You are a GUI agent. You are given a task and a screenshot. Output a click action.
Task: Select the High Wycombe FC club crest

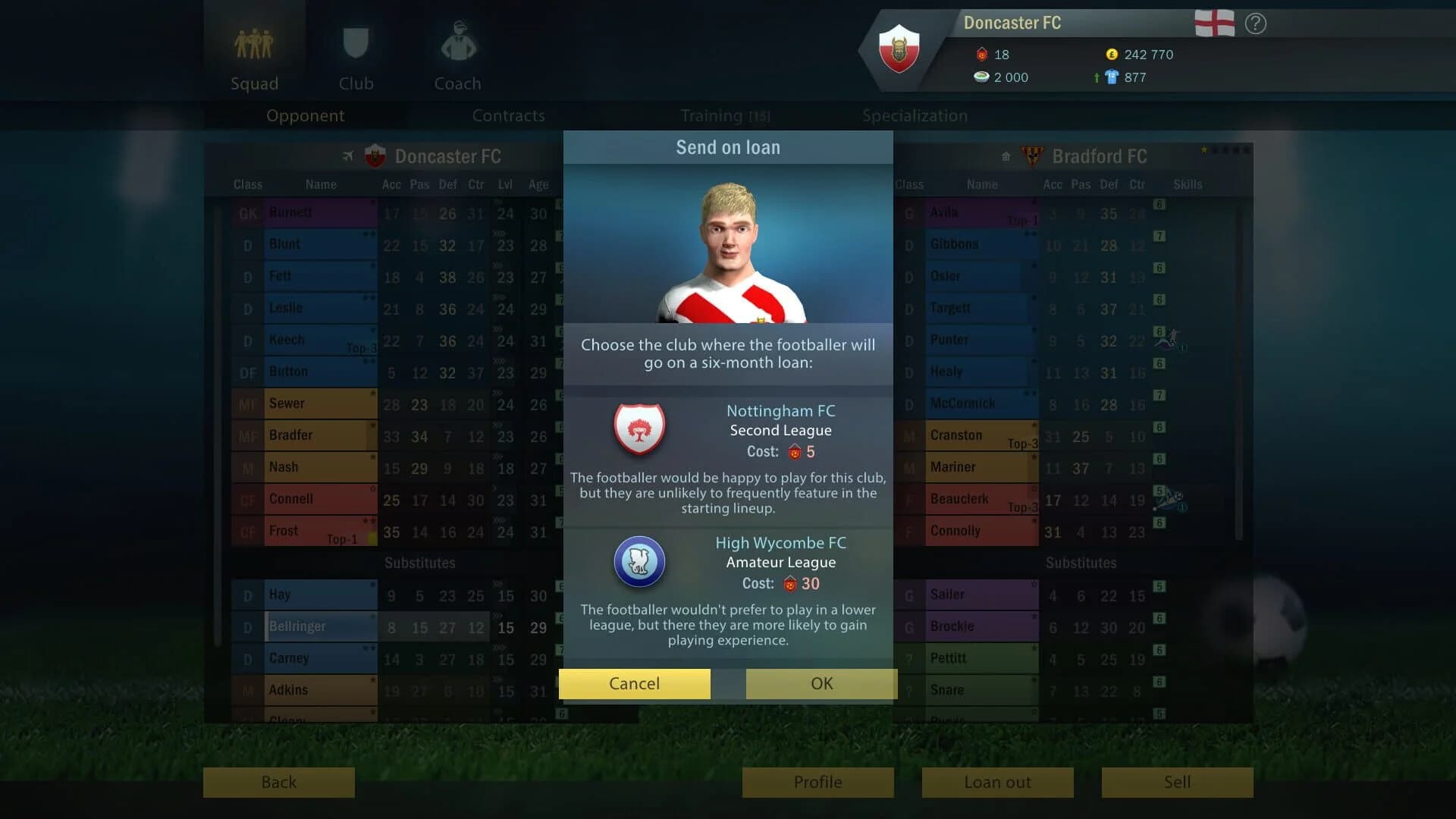click(639, 561)
